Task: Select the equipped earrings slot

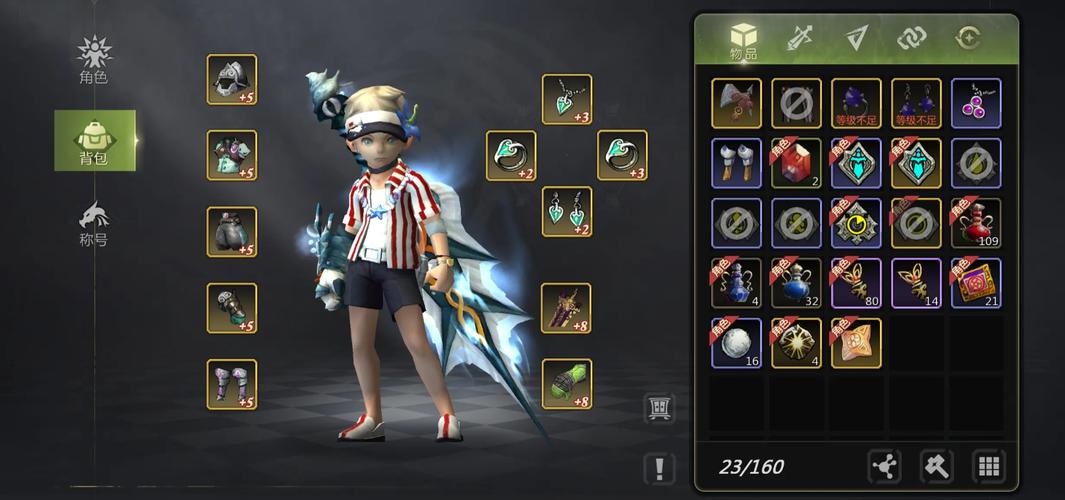Action: 567,212
